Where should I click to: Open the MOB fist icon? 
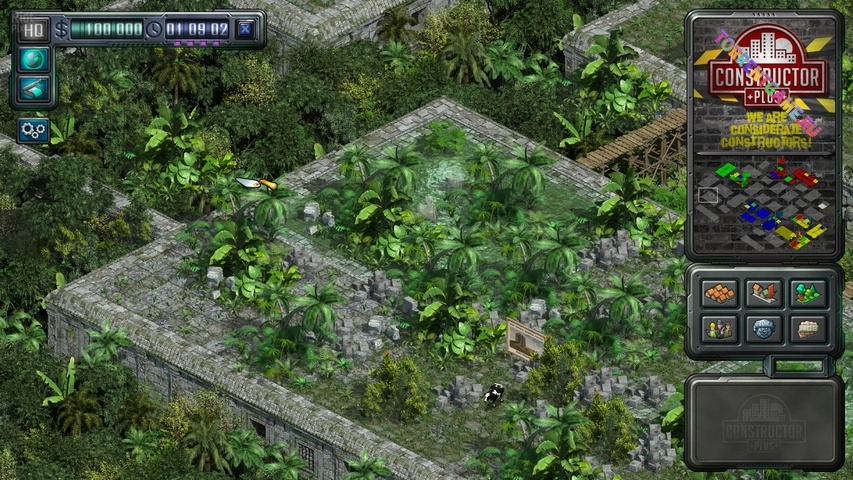point(807,327)
